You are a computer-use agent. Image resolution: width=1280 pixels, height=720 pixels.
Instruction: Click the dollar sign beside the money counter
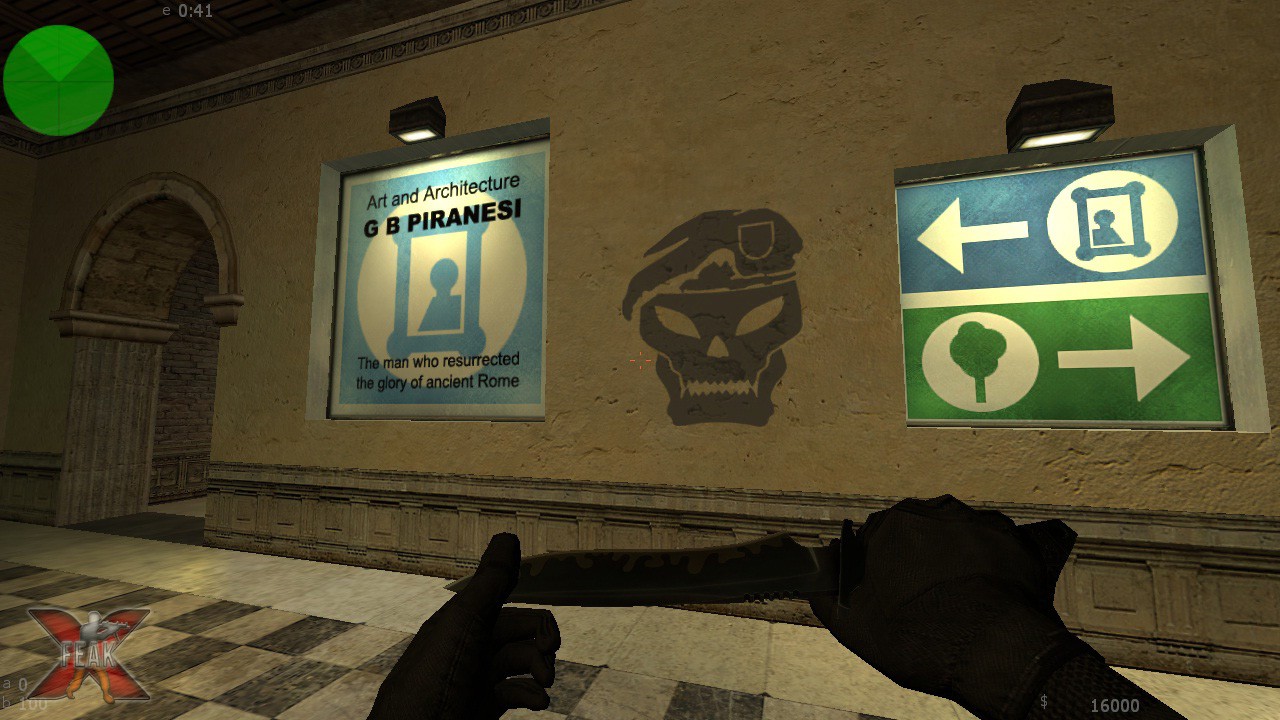[x=1044, y=704]
